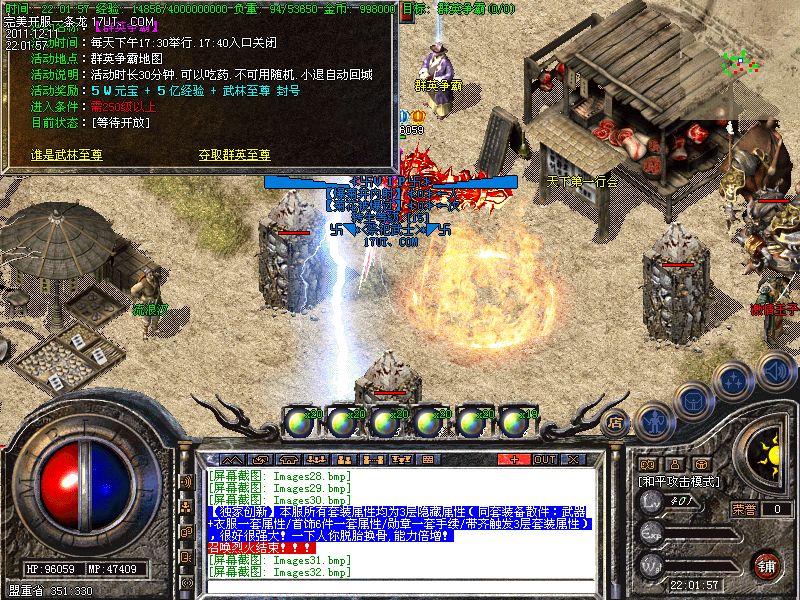Close chat with the X button
The image size is (800, 600).
point(571,459)
